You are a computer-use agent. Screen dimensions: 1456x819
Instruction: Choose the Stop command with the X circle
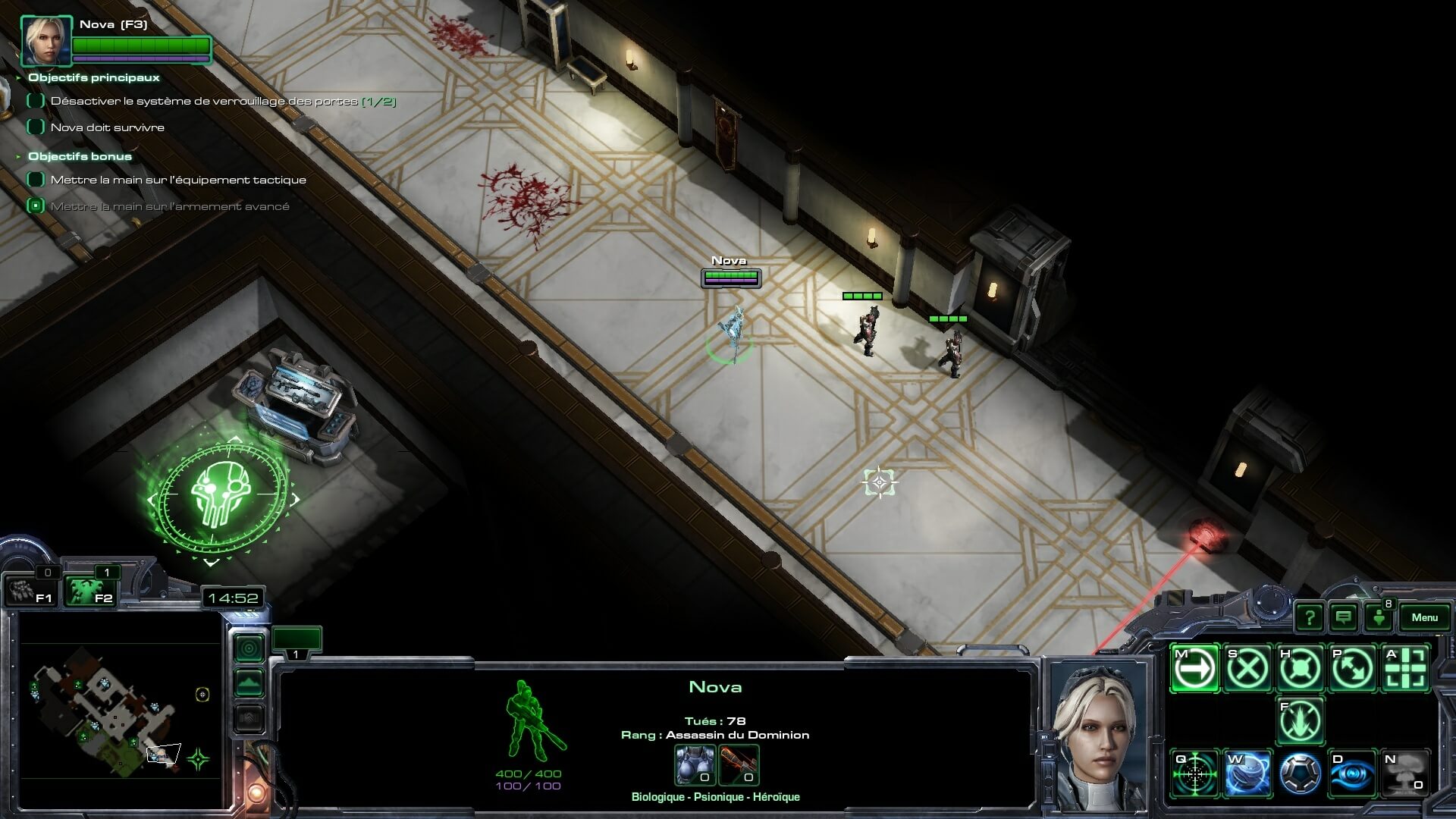[x=1247, y=668]
